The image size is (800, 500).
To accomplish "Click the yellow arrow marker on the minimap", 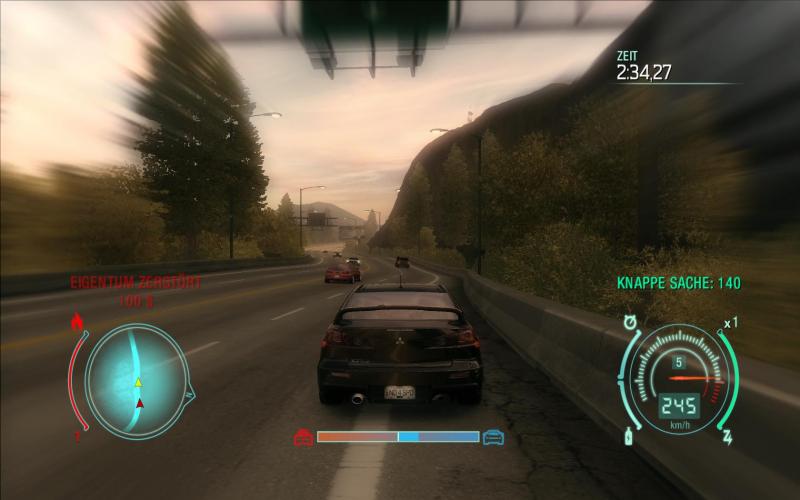I will [139, 382].
